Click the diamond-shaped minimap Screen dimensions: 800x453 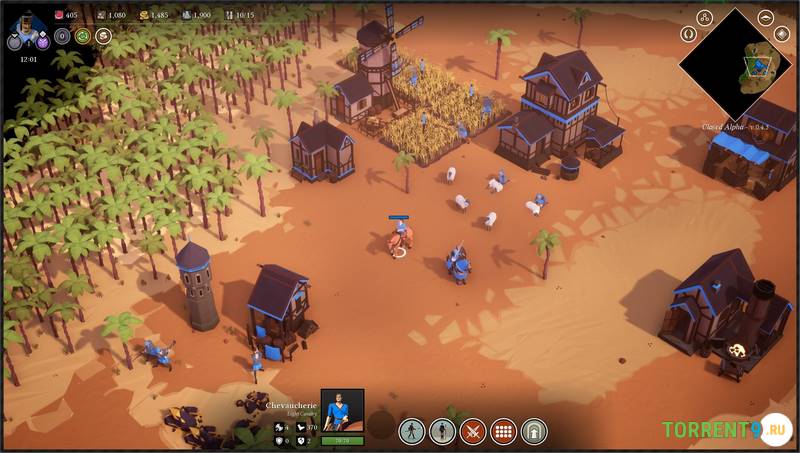[x=741, y=63]
